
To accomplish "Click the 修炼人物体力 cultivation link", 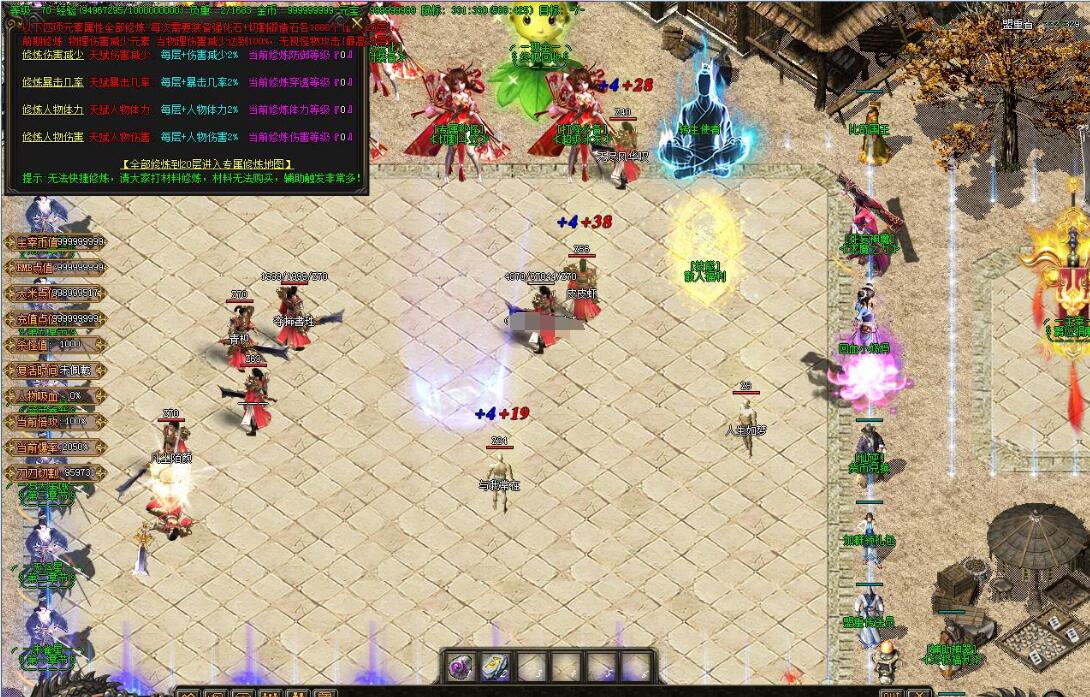I will click(51, 109).
